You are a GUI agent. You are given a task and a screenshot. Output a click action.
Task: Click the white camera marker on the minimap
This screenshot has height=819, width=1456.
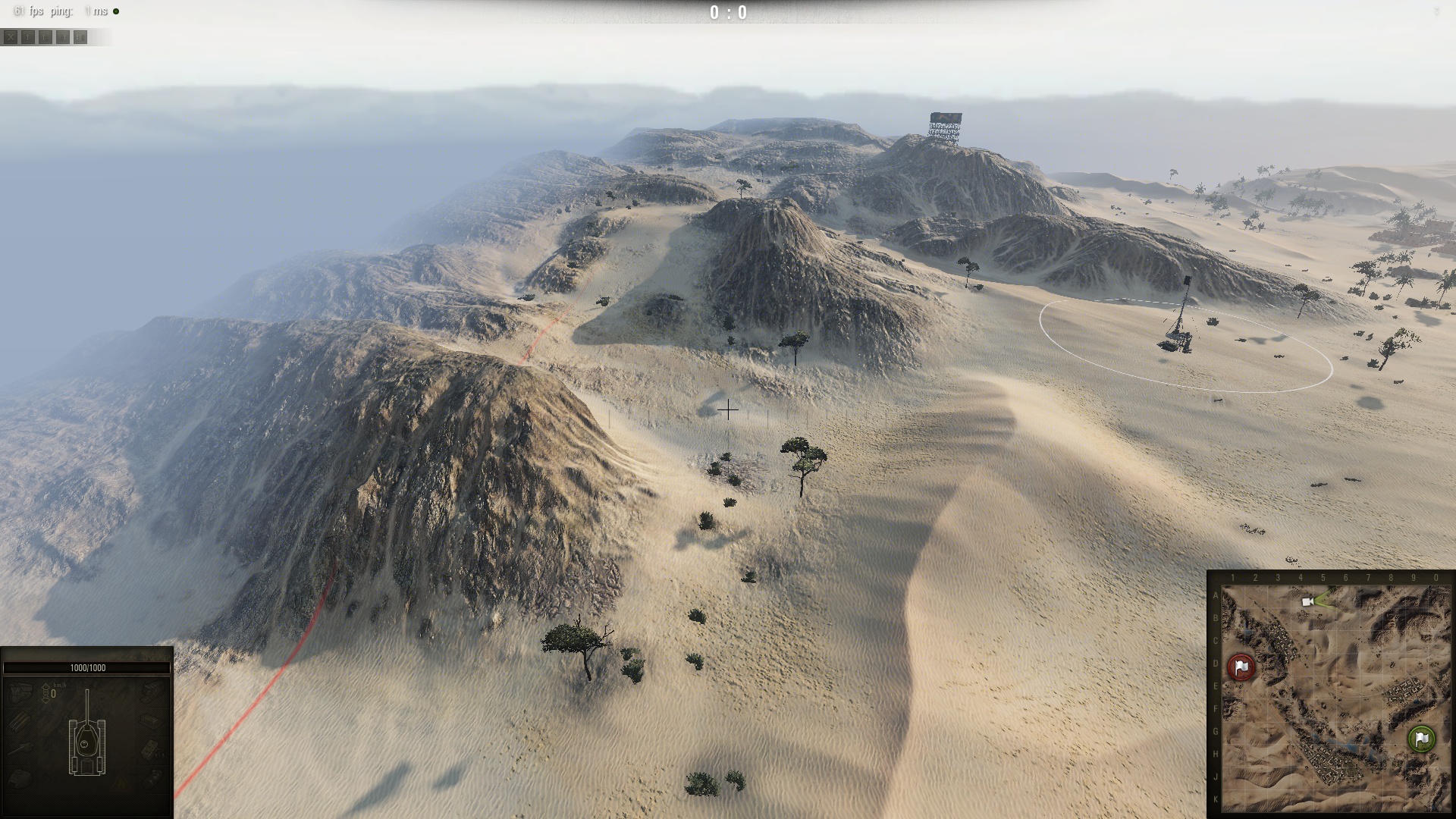tap(1307, 601)
